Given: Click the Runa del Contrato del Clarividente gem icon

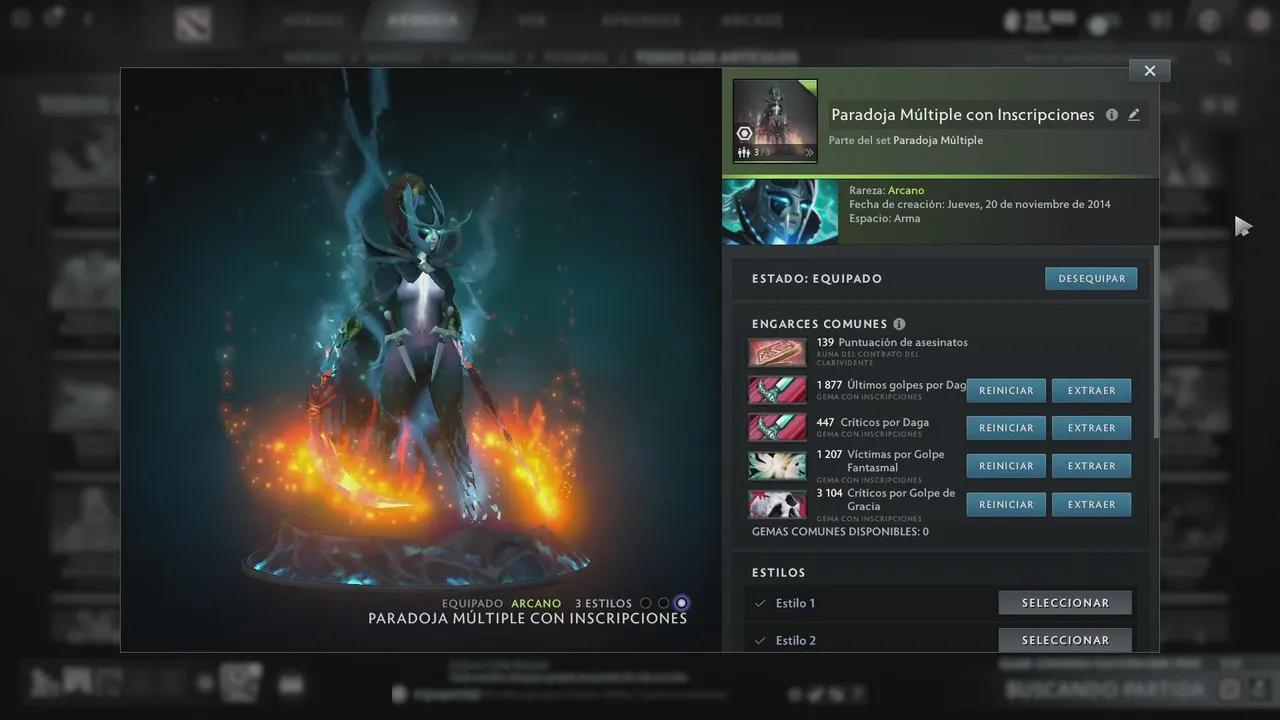Looking at the screenshot, I should pyautogui.click(x=777, y=352).
